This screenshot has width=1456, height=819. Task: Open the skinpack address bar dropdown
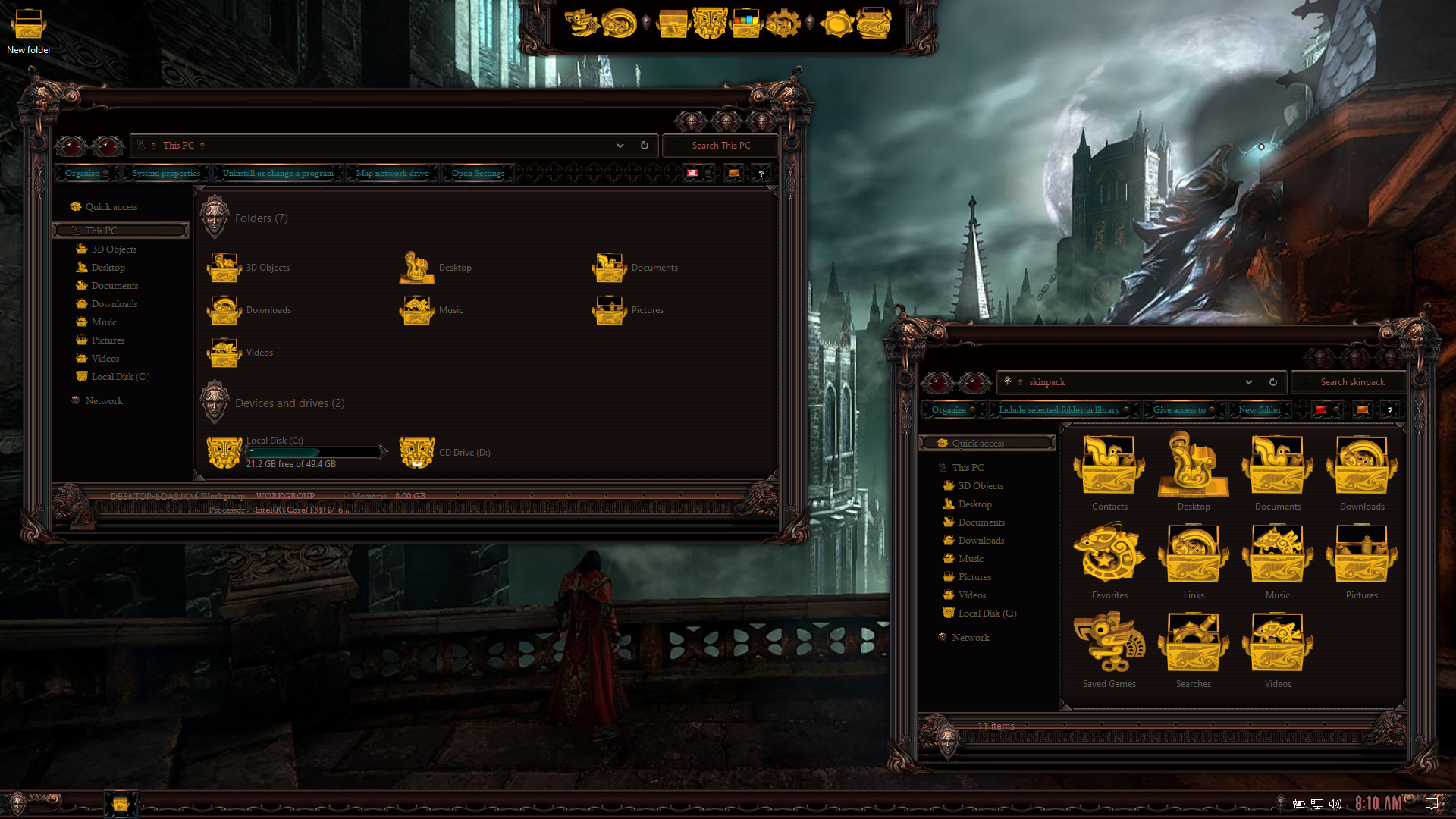click(1248, 382)
